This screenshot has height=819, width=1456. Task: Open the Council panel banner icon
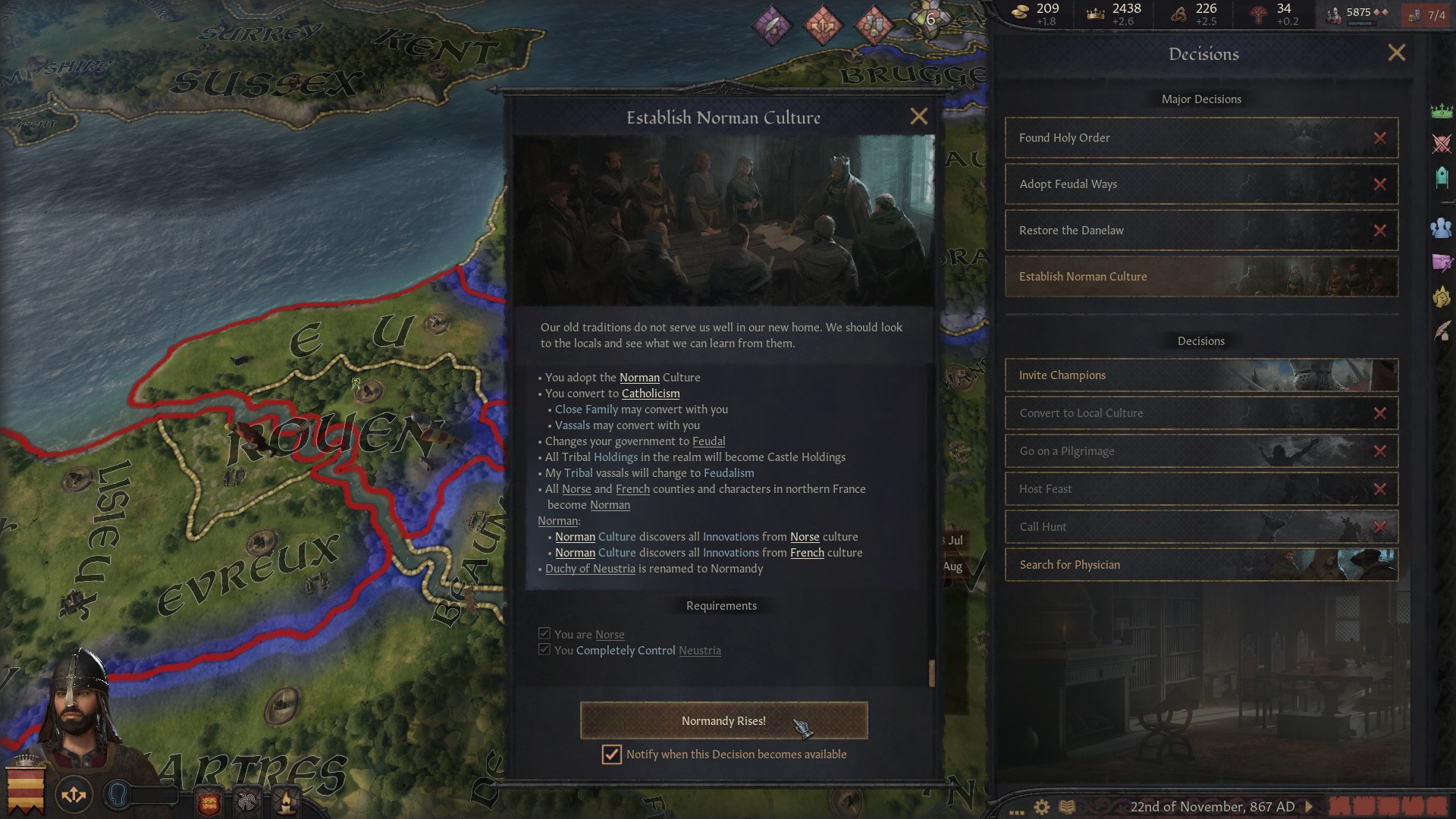[1444, 174]
